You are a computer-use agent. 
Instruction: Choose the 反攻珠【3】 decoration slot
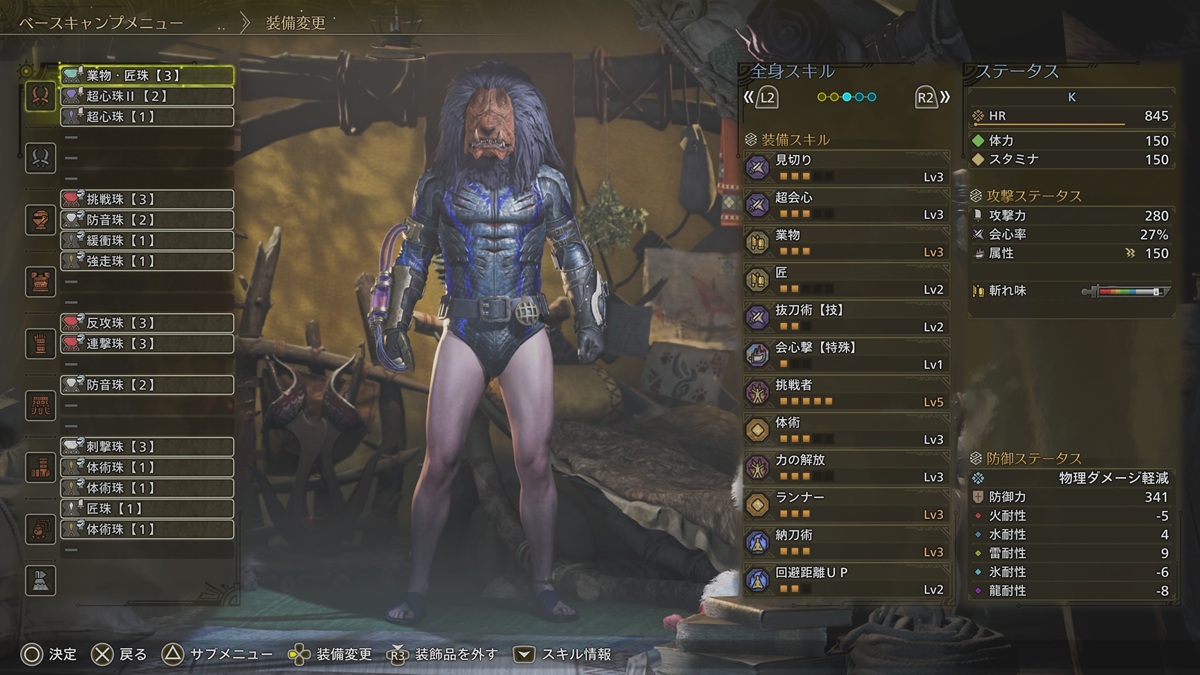coord(147,323)
